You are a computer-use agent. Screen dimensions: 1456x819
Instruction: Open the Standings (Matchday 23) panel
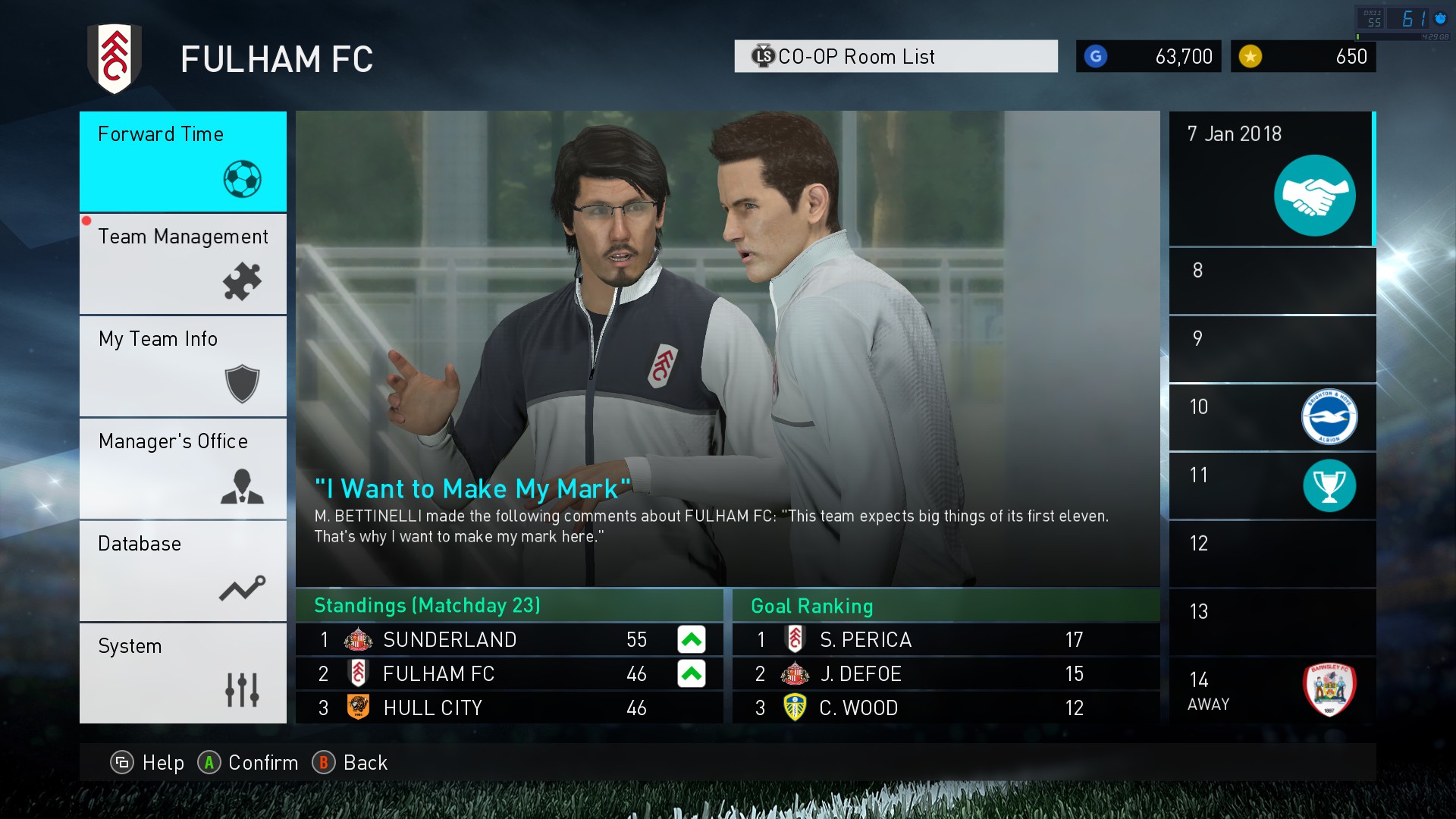[x=509, y=606]
